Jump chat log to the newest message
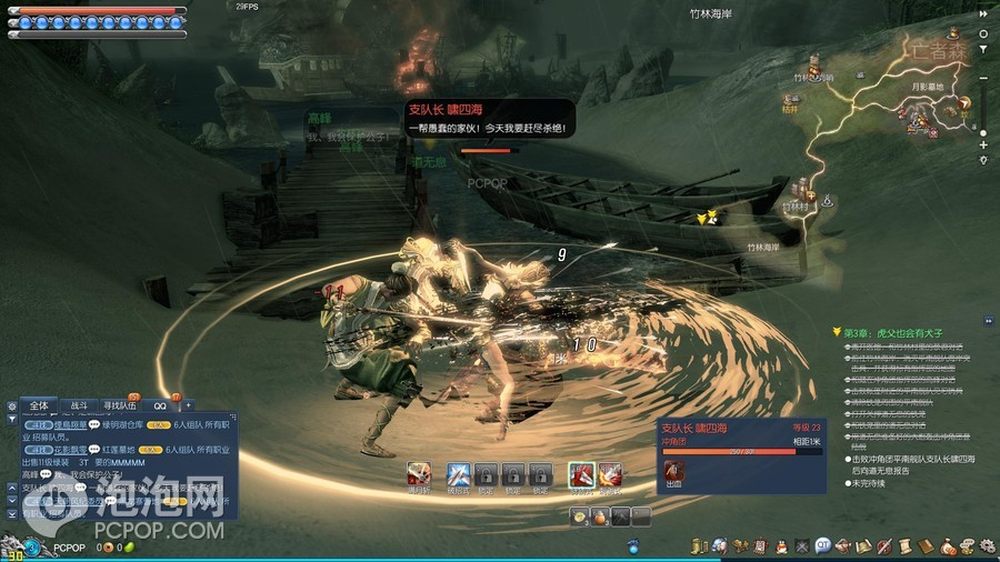The width and height of the screenshot is (1000, 562). [x=12, y=514]
